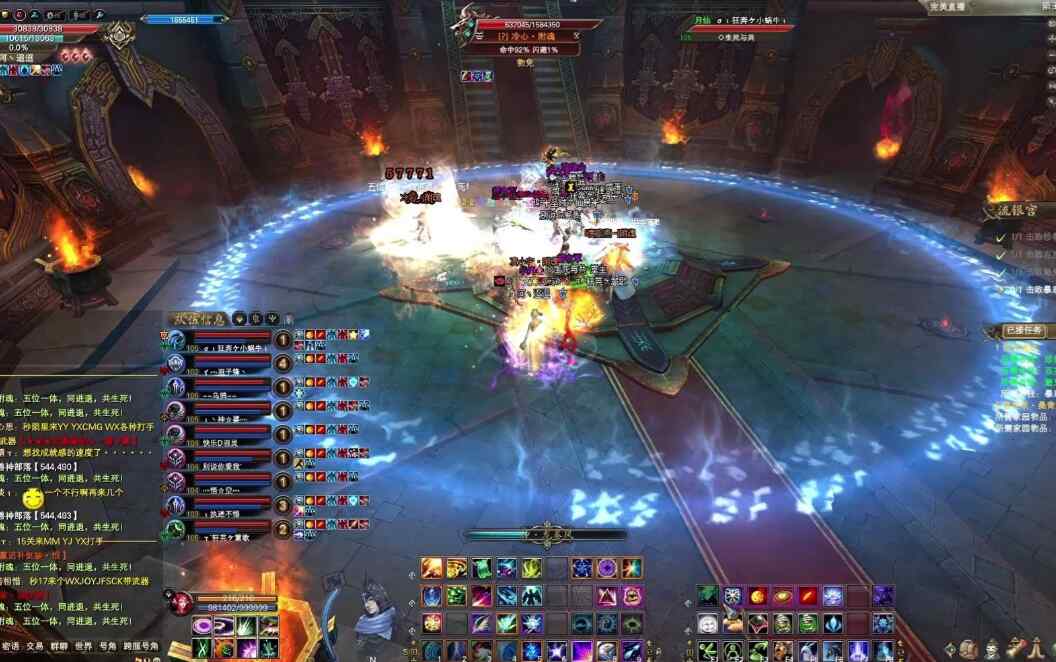Switch to the 交易 chat tab

pos(35,647)
